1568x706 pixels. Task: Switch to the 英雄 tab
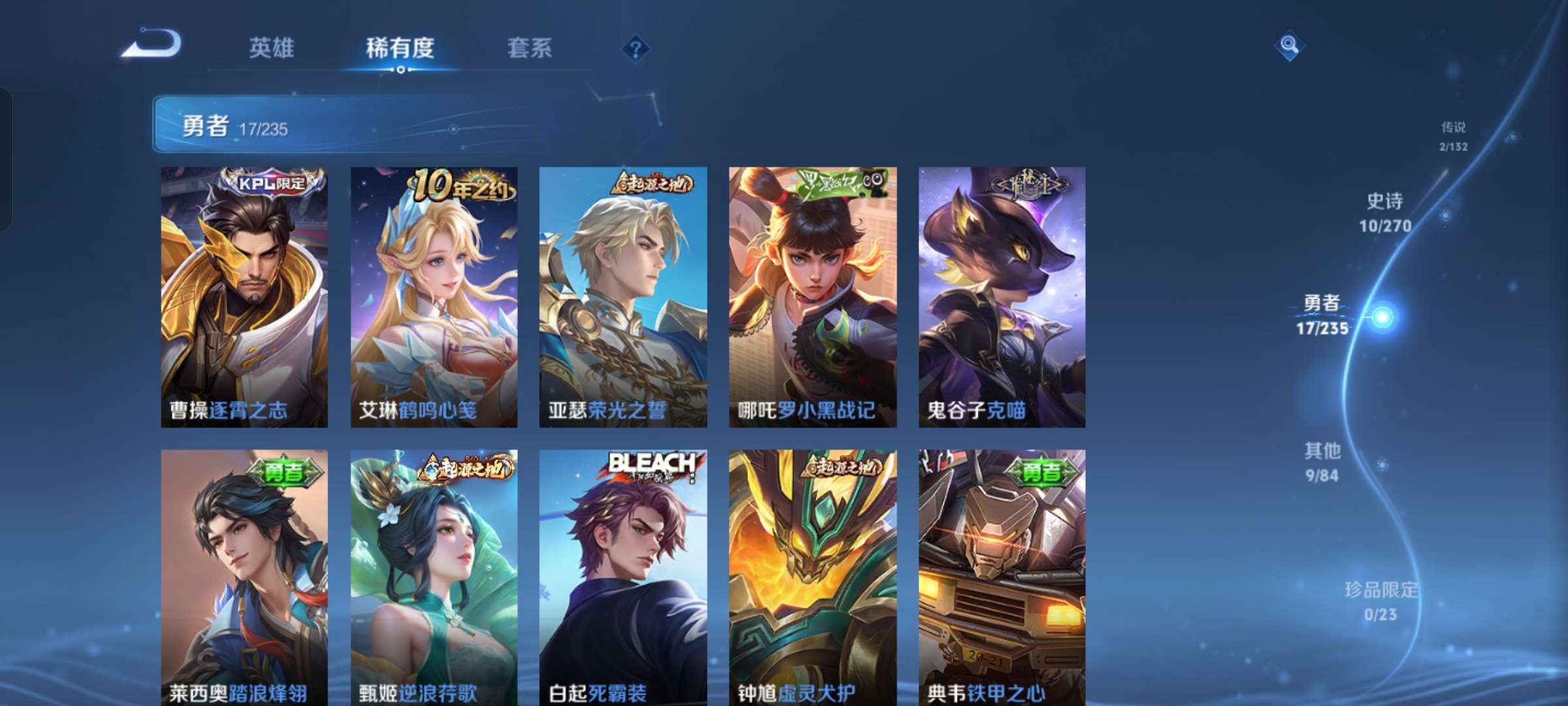click(x=271, y=48)
